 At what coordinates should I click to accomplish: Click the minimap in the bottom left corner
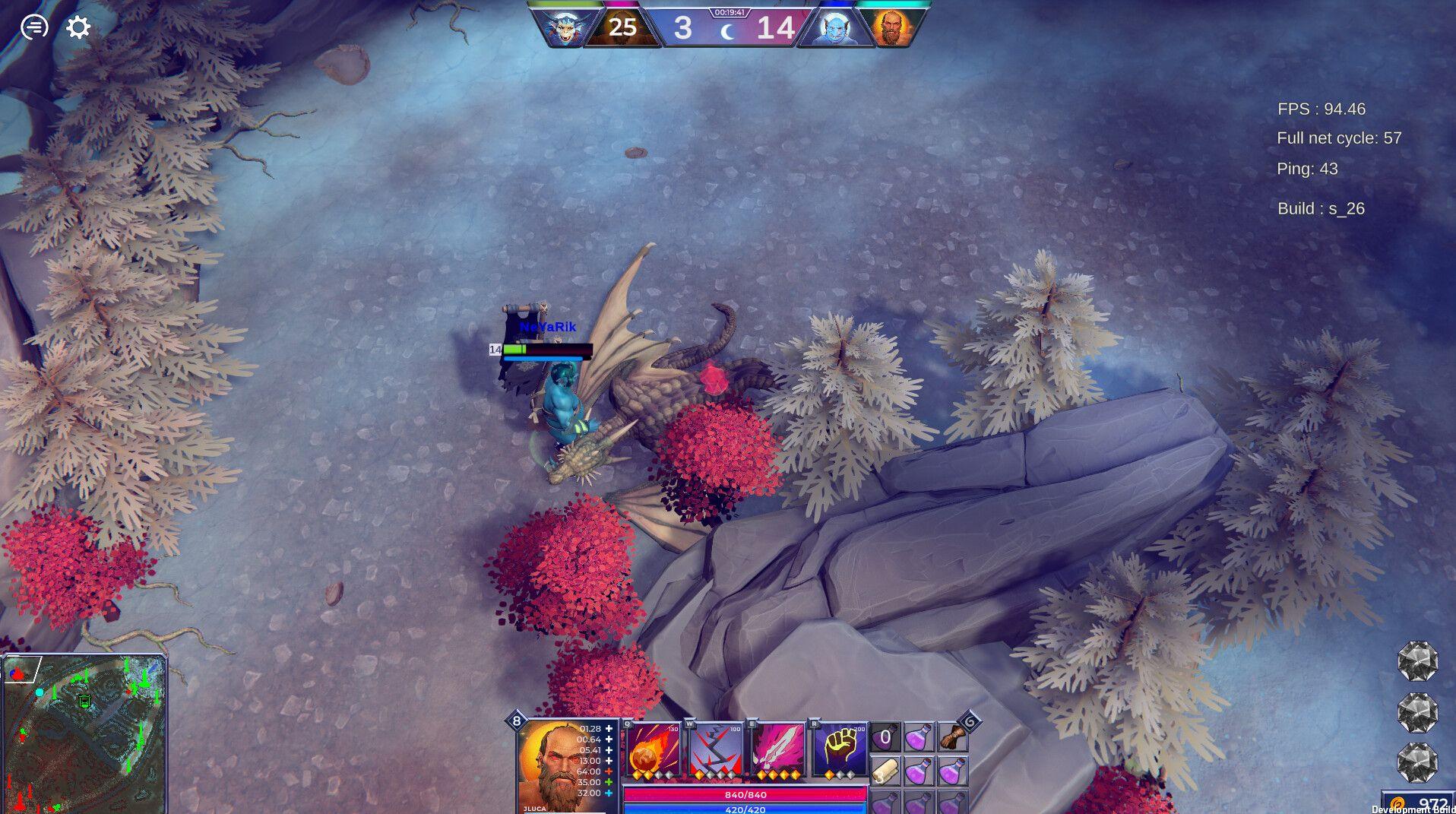click(87, 733)
